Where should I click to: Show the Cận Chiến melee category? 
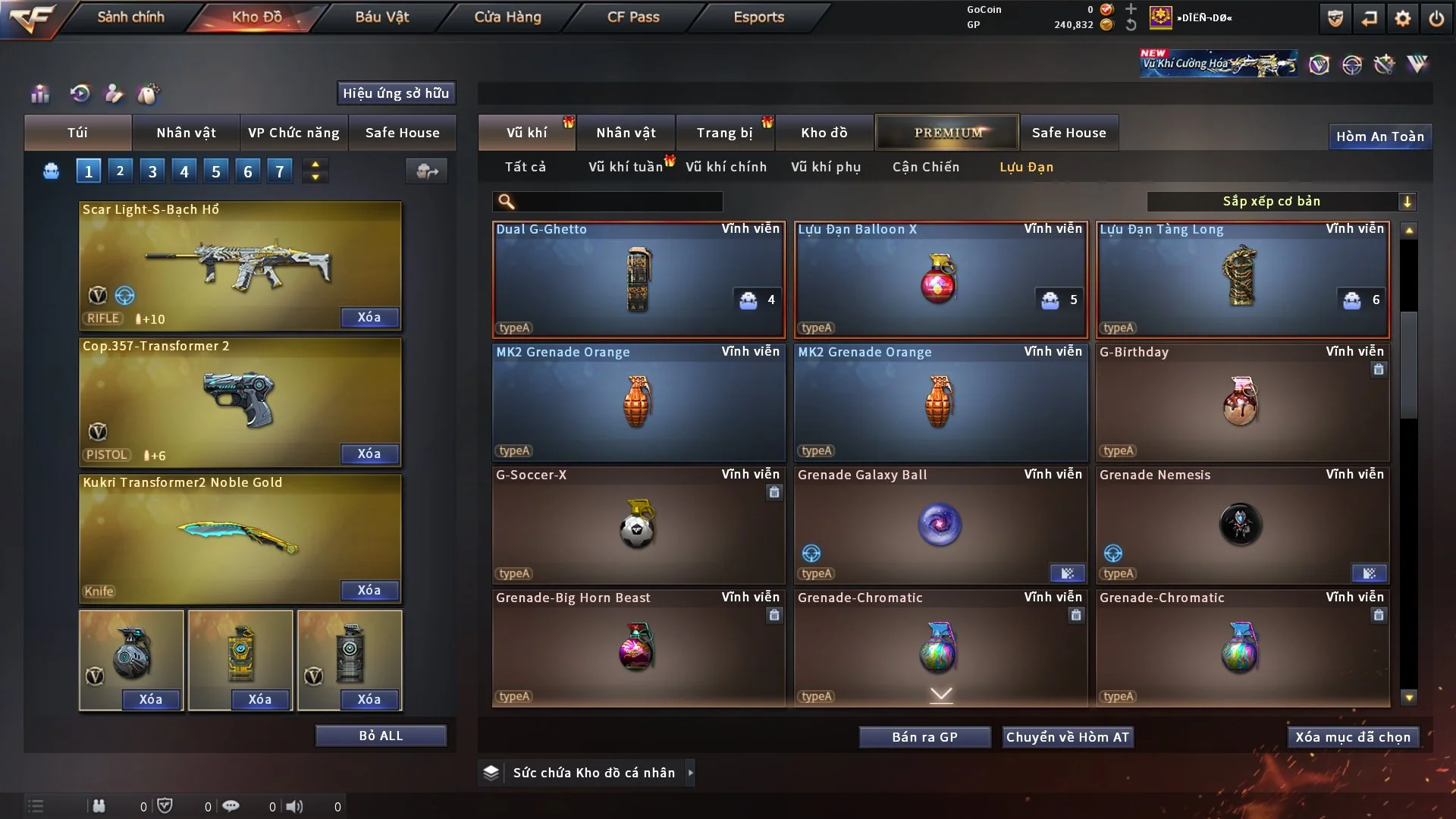925,167
